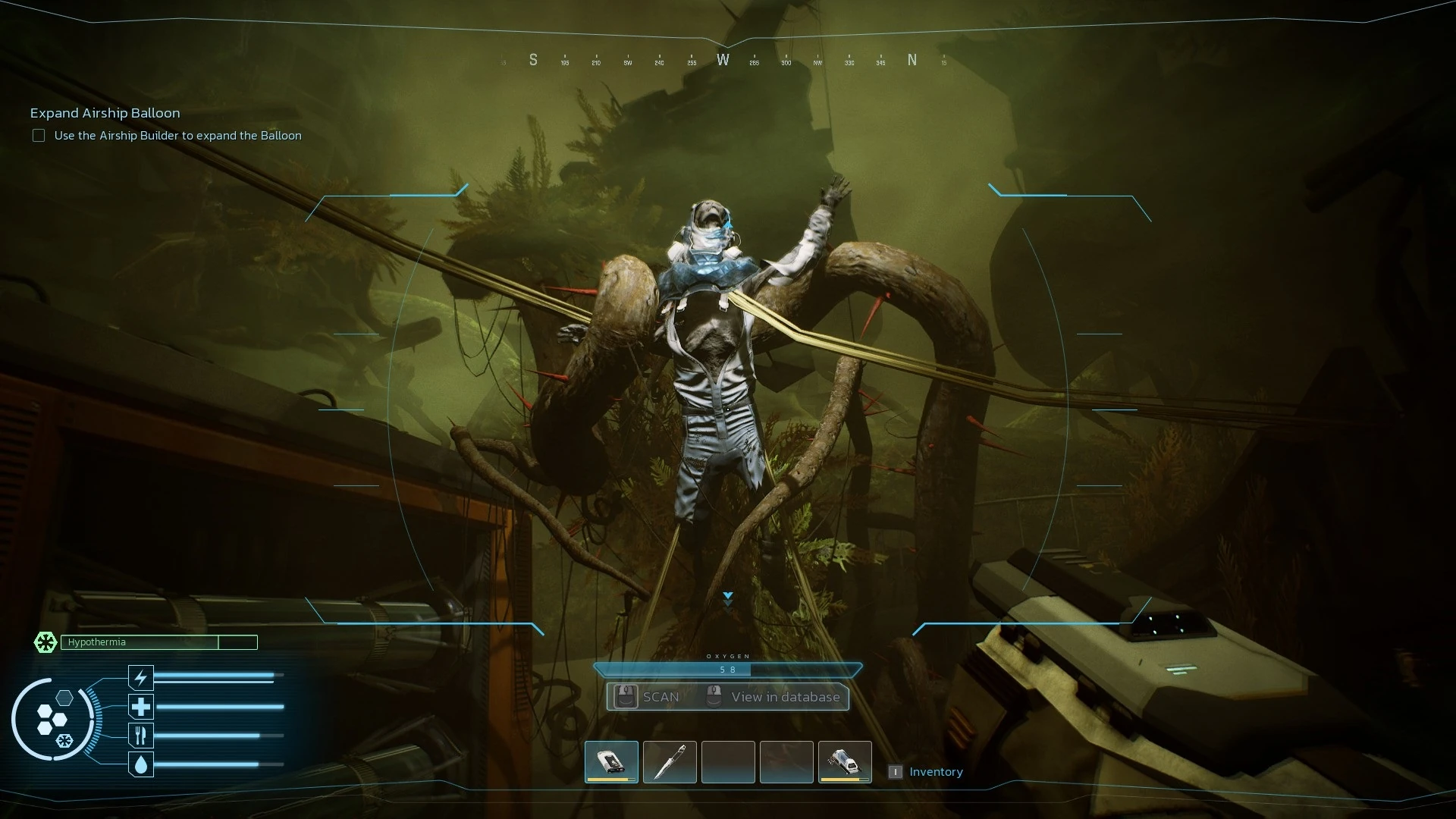Image resolution: width=1456 pixels, height=819 pixels.
Task: Click the lightning bolt stamina icon
Action: 141,677
